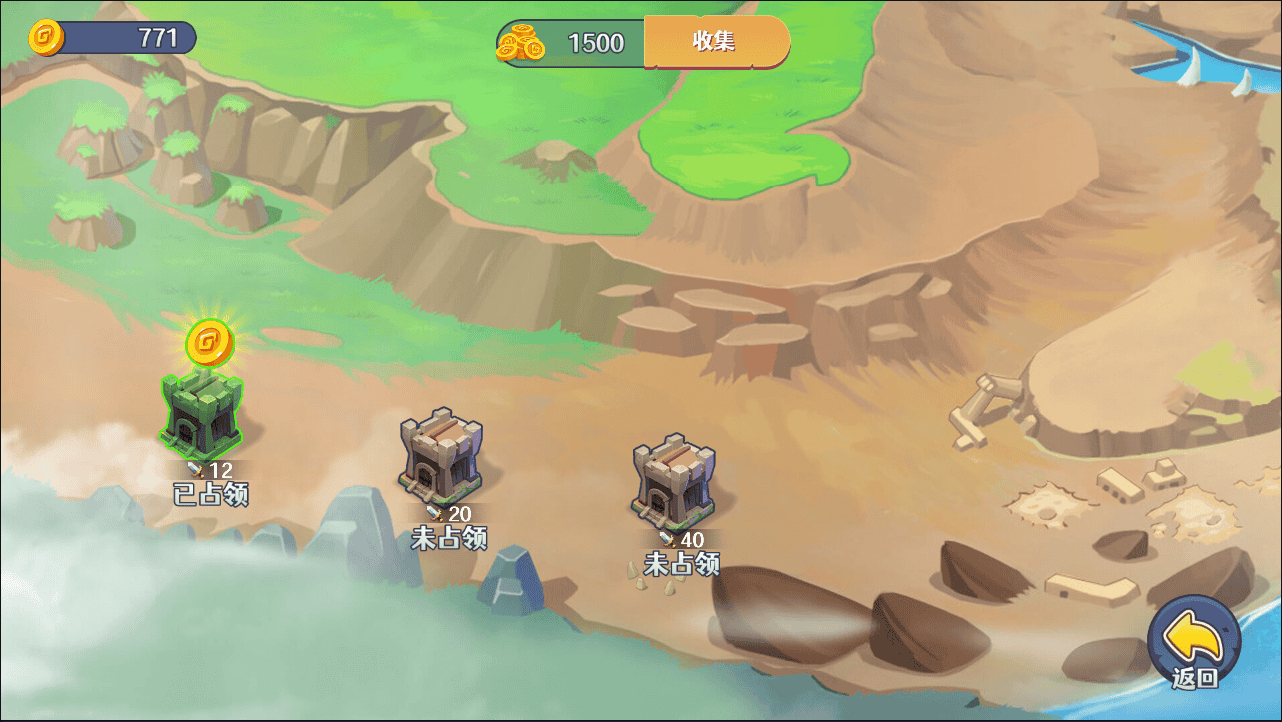Screen dimensions: 1282x722
Task: Tap the 返回 back arrow button
Action: coord(1194,643)
